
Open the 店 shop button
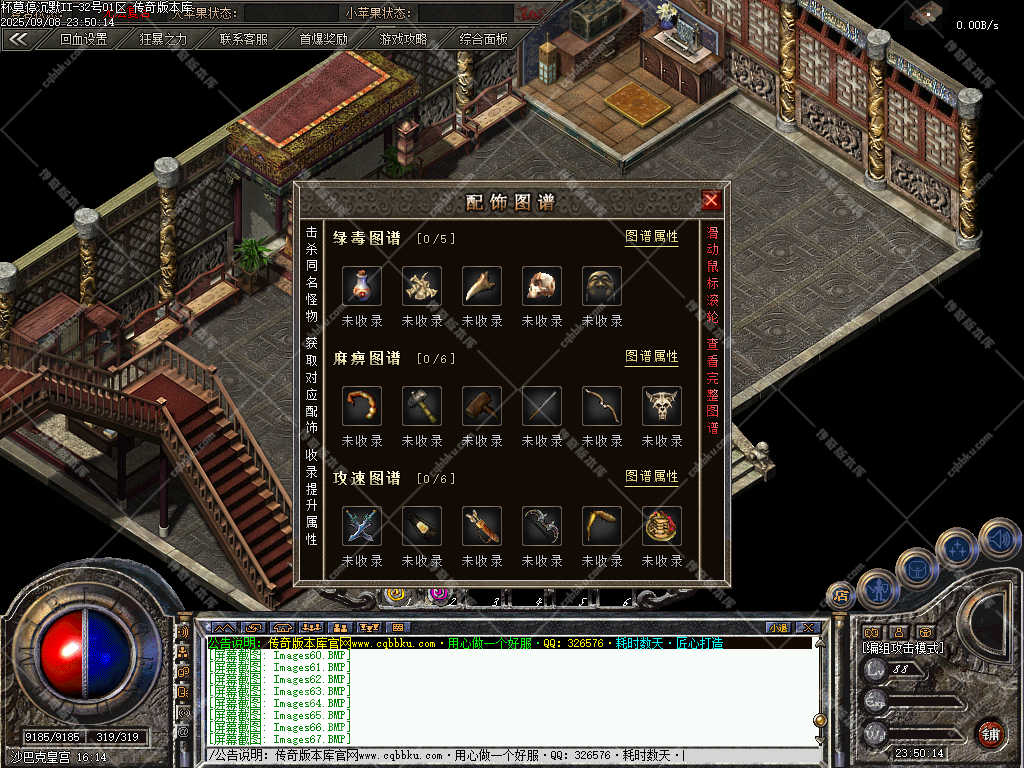point(840,596)
